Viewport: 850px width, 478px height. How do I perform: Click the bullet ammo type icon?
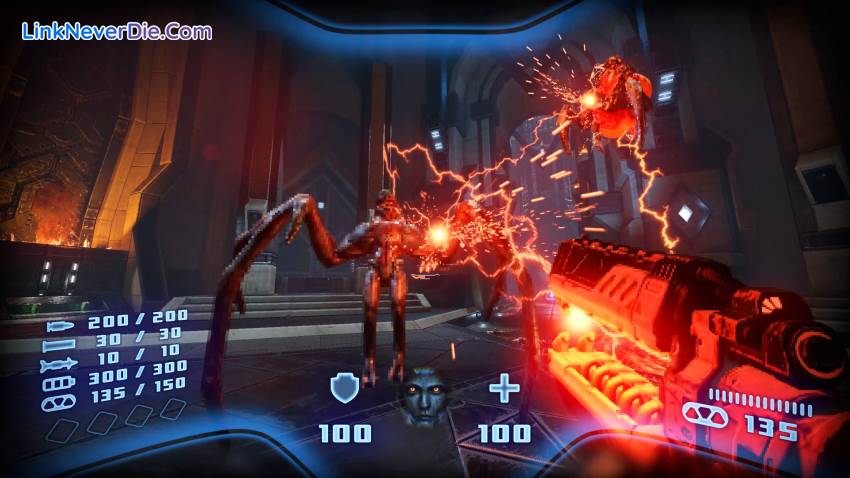[x=59, y=324]
